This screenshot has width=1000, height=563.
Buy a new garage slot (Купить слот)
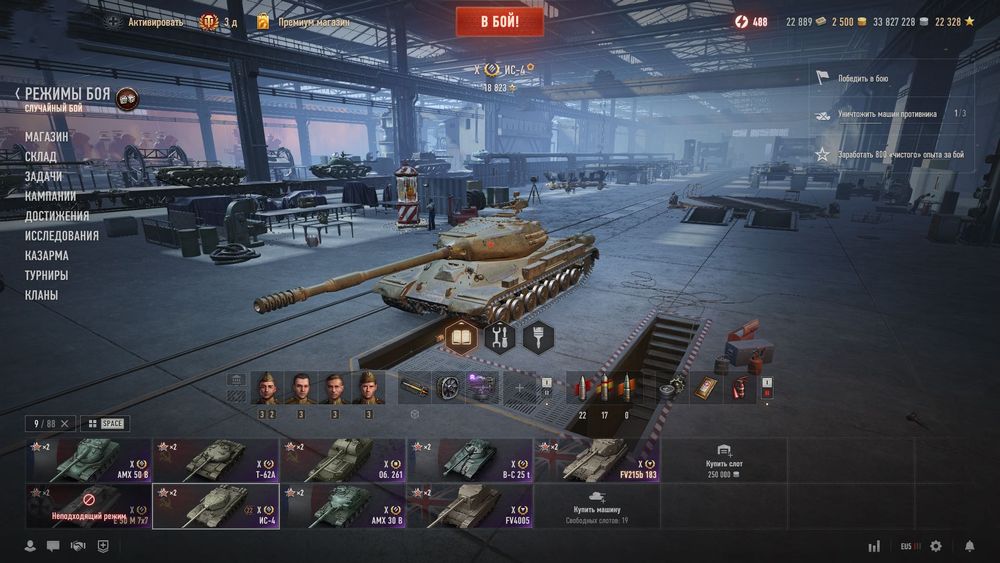(723, 460)
